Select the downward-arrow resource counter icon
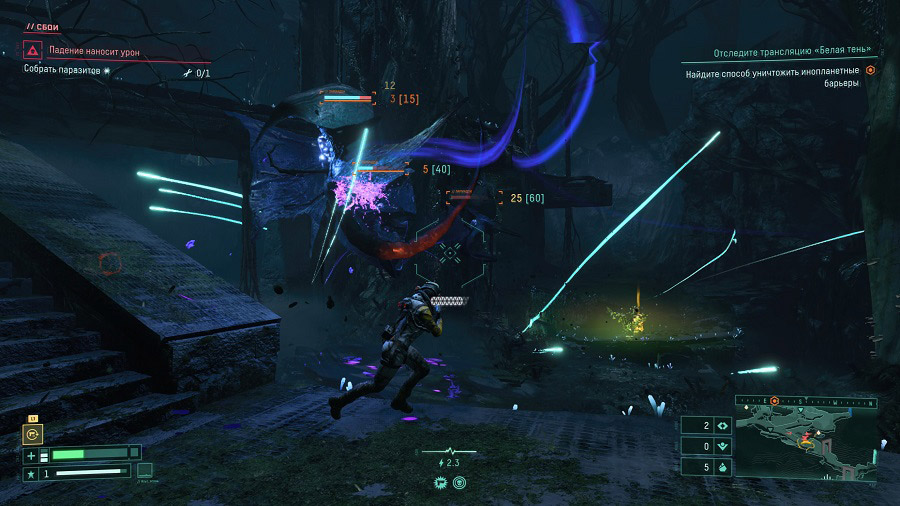900x506 pixels. (x=722, y=446)
